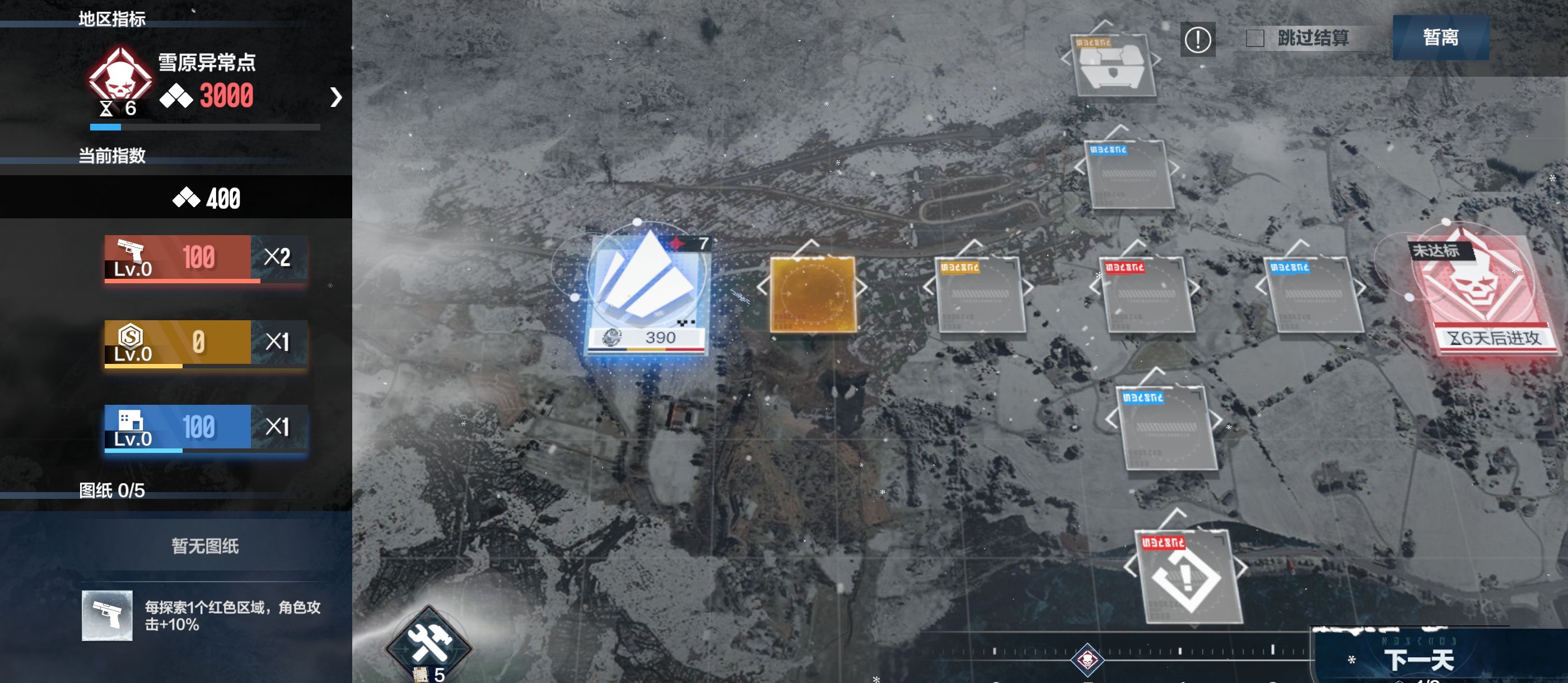
Task: Click the skull marker on the timeline
Action: pos(1087,659)
